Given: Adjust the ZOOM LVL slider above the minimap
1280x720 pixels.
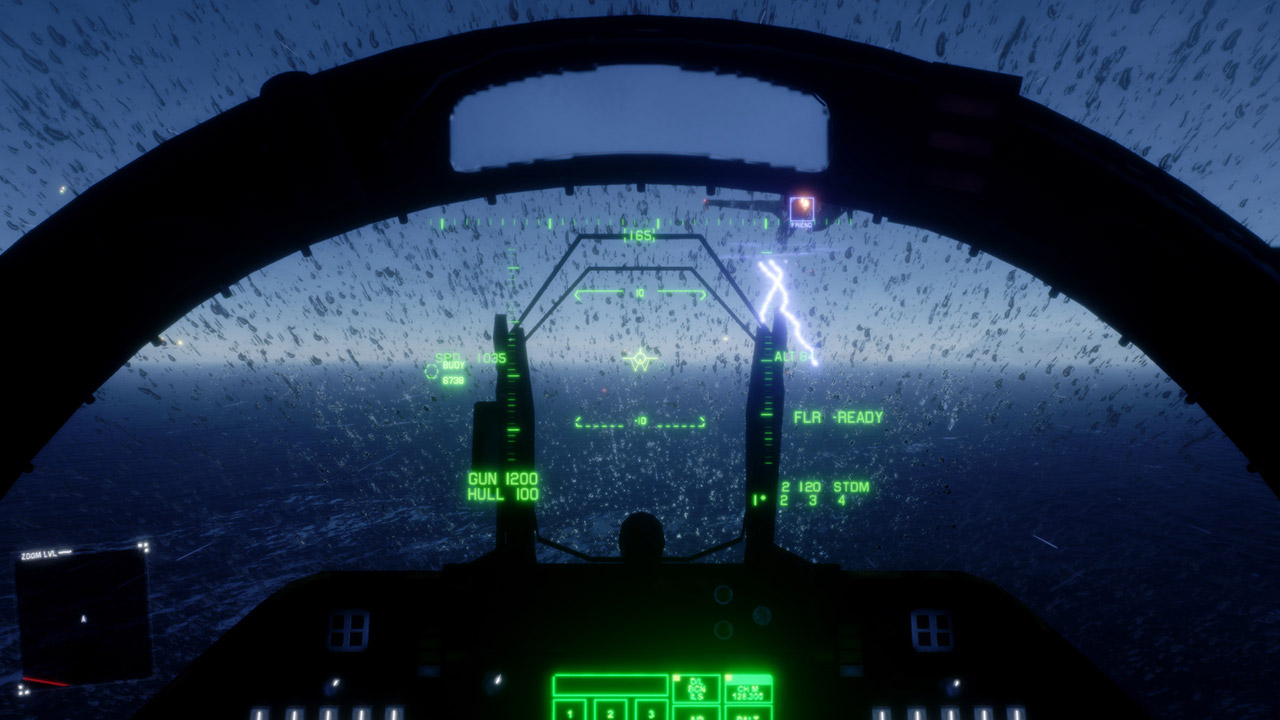Looking at the screenshot, I should tap(65, 551).
